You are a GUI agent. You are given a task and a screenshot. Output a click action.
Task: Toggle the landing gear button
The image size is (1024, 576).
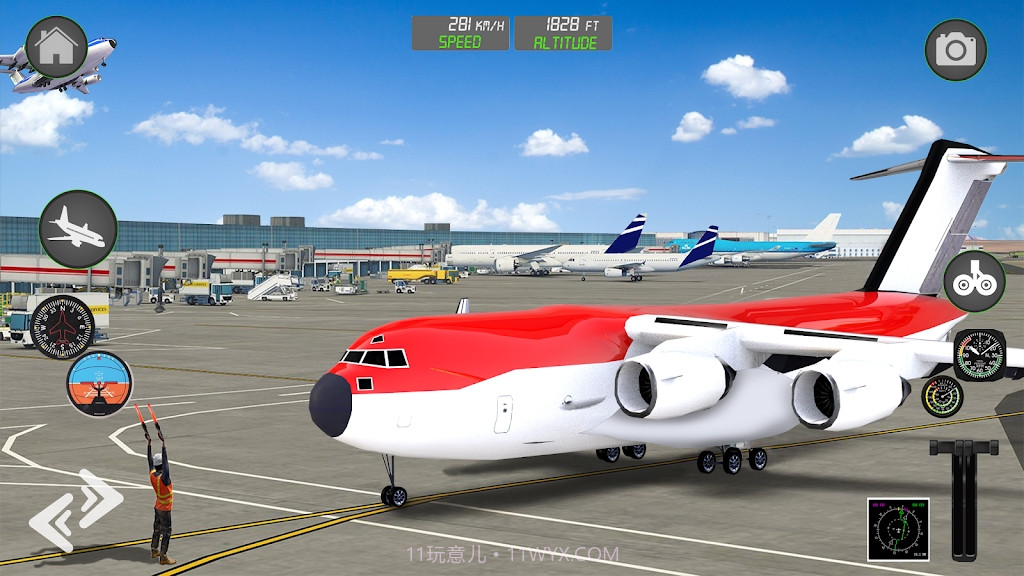point(974,281)
